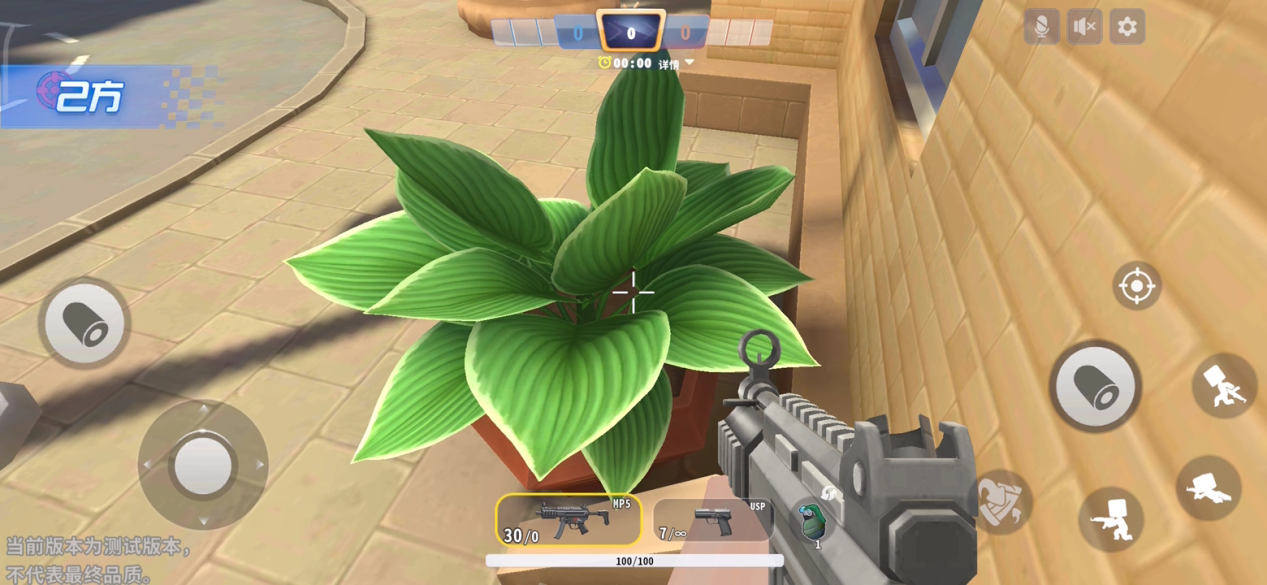
Task: Tap the crosshair aim-down-sights button
Action: pos(1136,287)
